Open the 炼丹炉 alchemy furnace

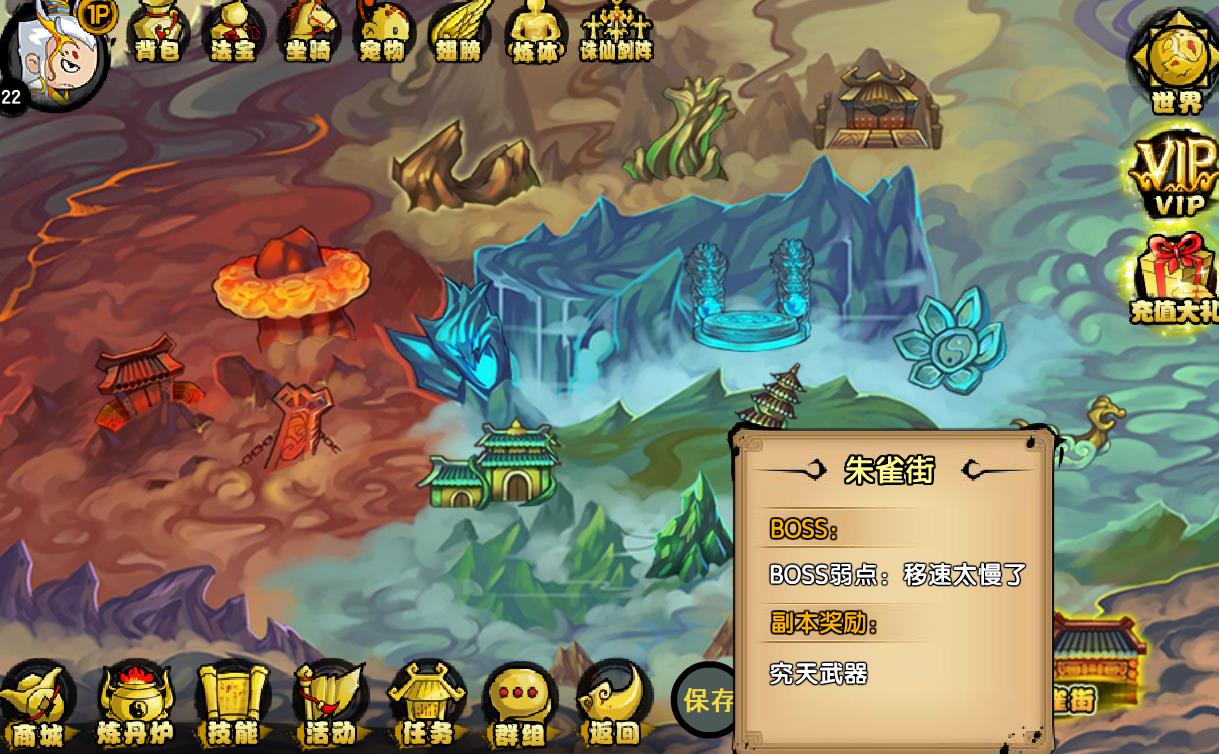click(x=135, y=705)
